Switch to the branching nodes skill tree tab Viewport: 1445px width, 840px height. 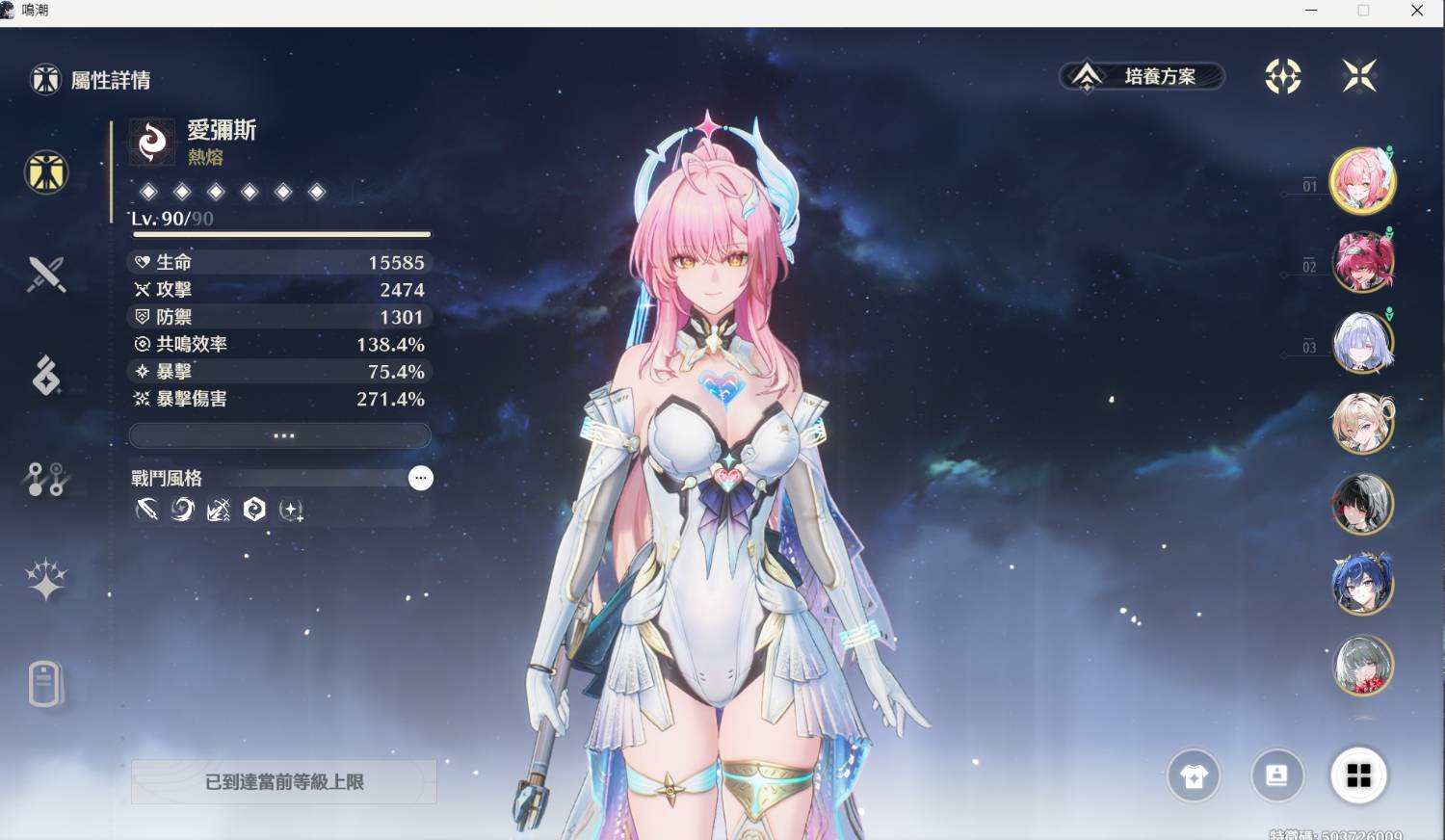coord(46,479)
